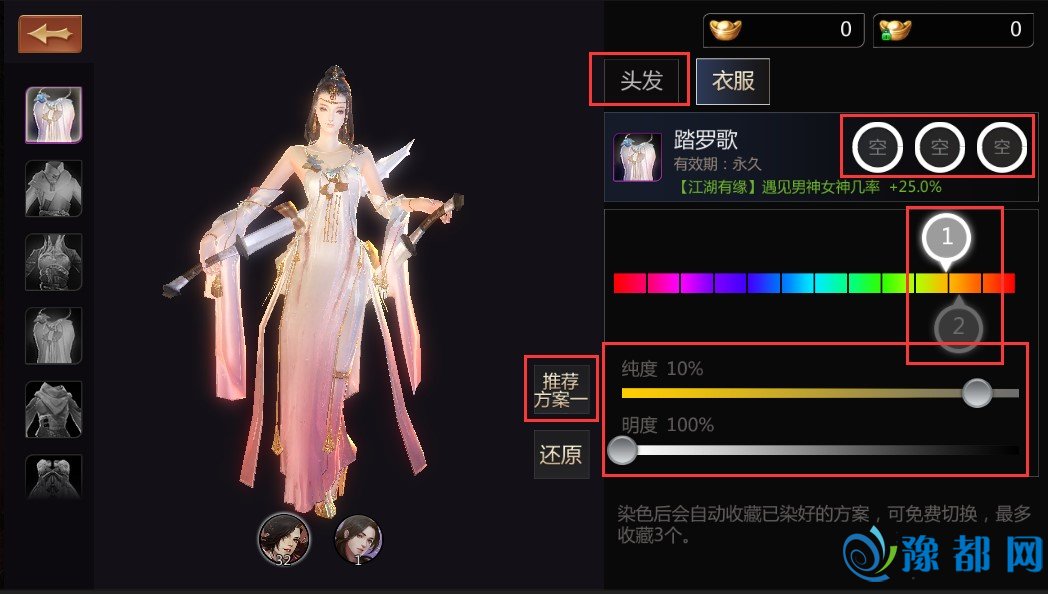The image size is (1048, 594).
Task: Pick the cyan swatch on the hue bar
Action: pos(831,283)
